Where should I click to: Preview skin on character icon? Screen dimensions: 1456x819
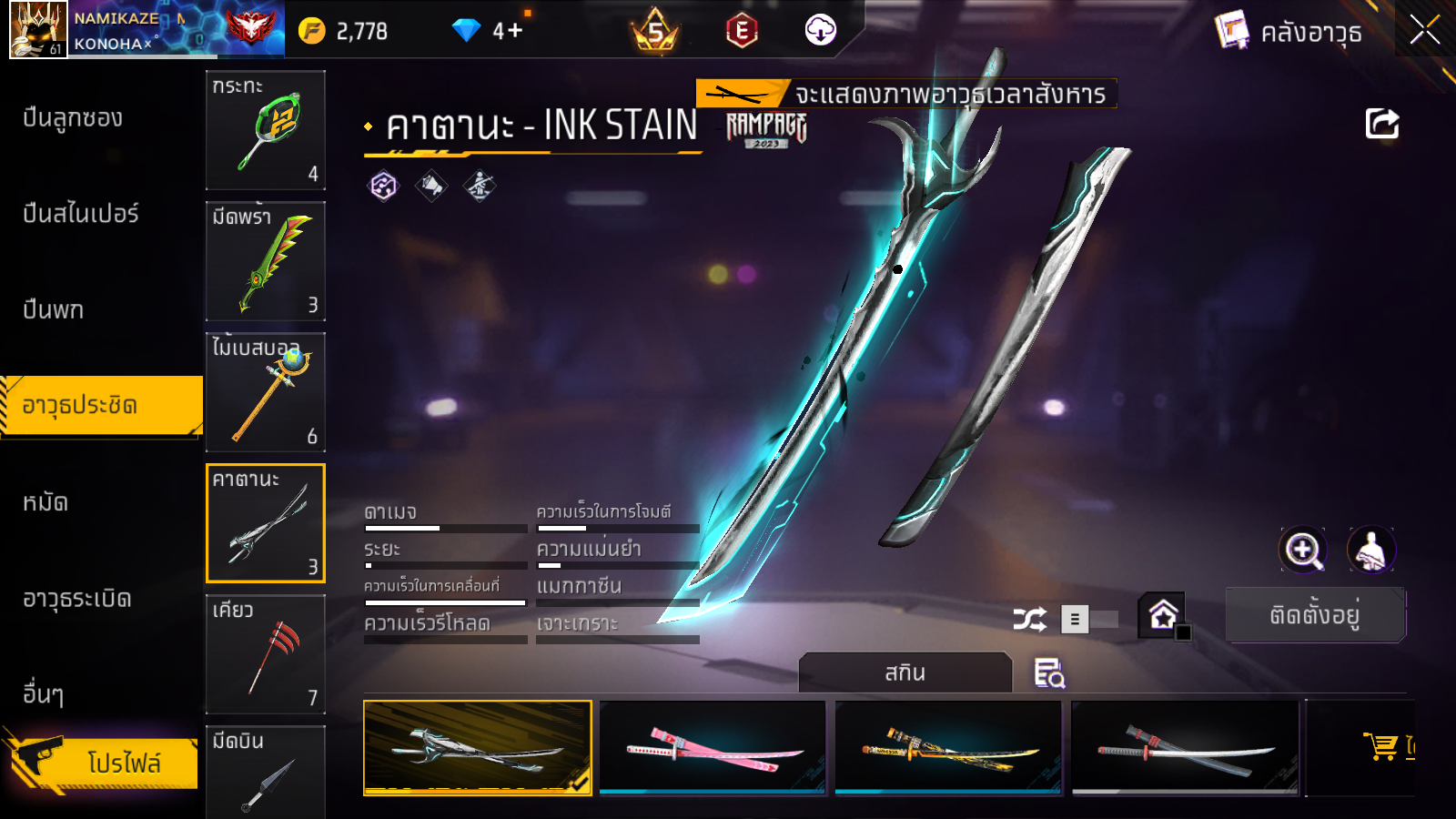(1370, 550)
